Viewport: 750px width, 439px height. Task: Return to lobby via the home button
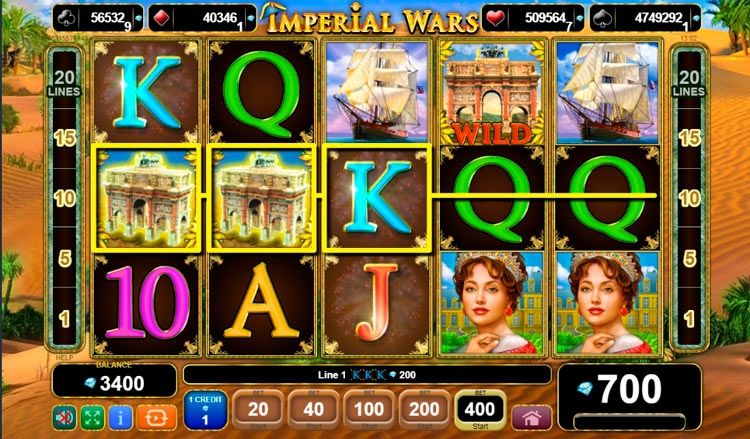(531, 417)
